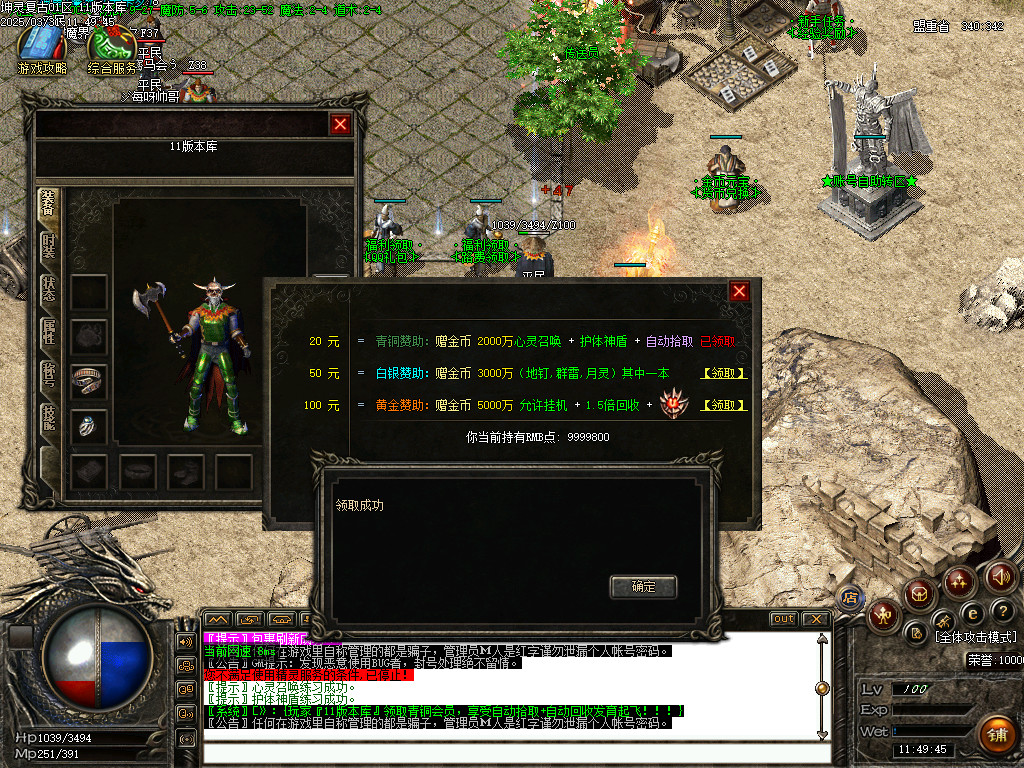Open the help question mark button
The image size is (1024, 768).
(x=1001, y=611)
